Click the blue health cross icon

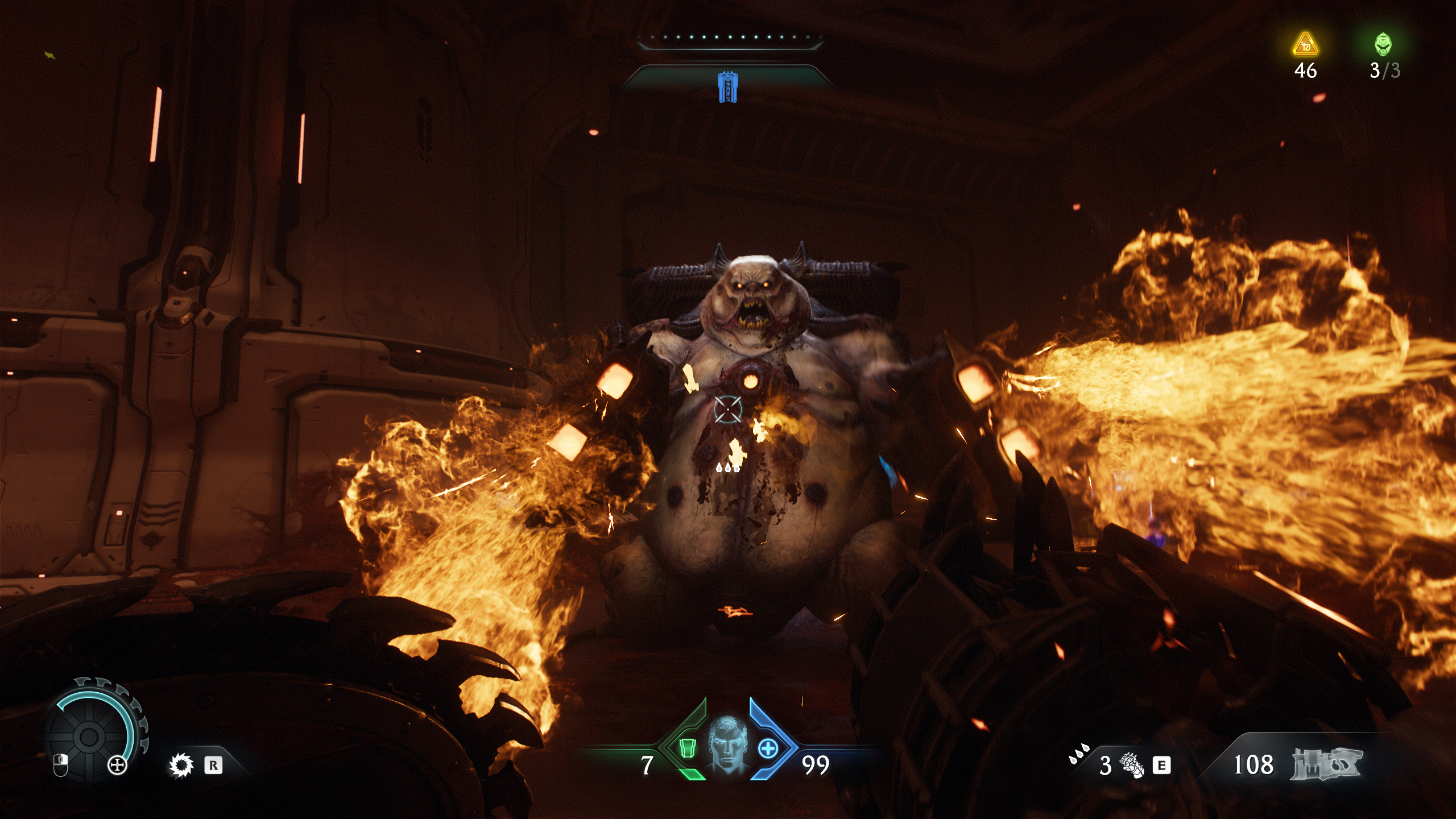[x=768, y=748]
